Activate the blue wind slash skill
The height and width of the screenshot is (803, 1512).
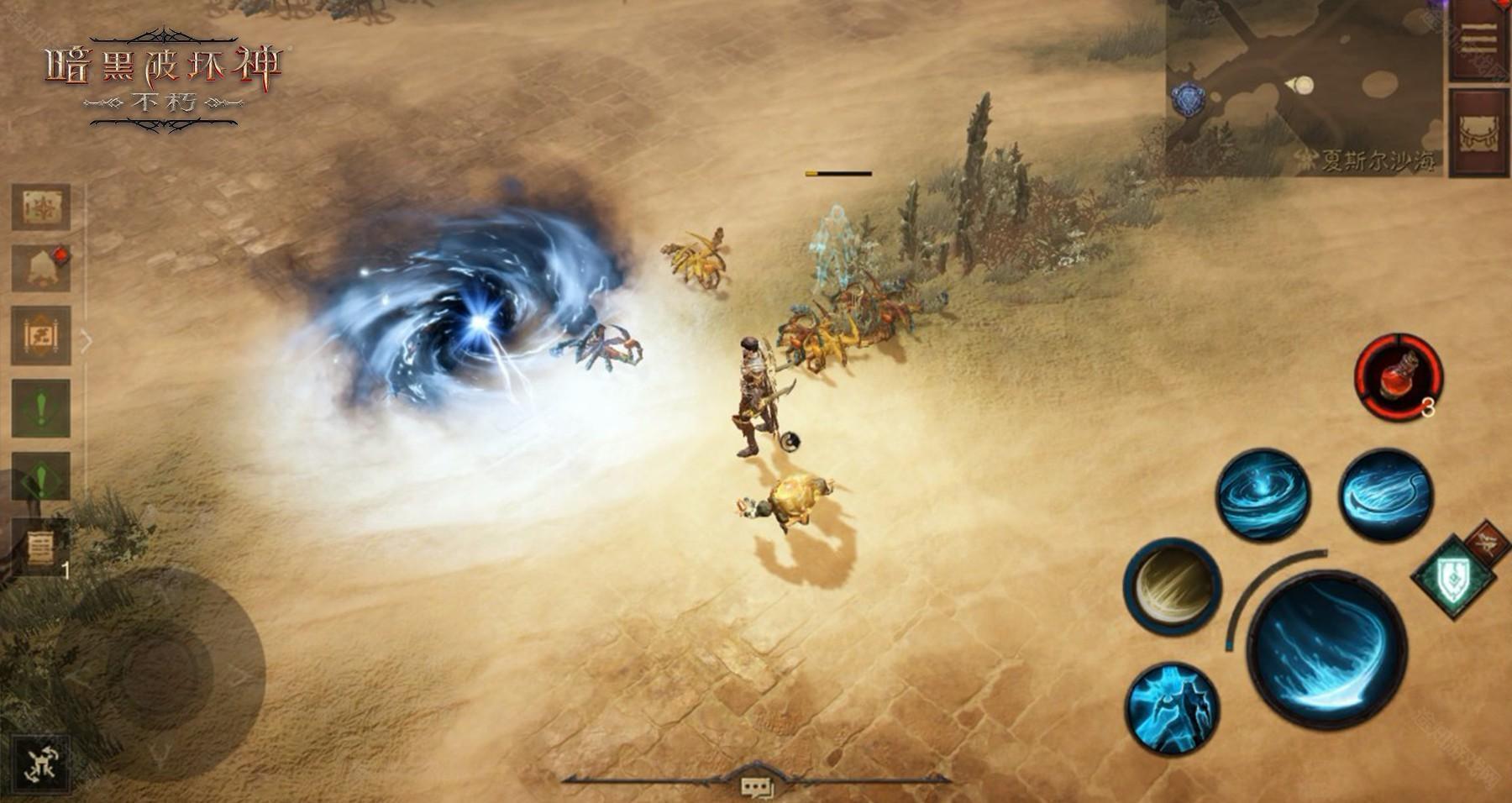pyautogui.click(x=1385, y=494)
